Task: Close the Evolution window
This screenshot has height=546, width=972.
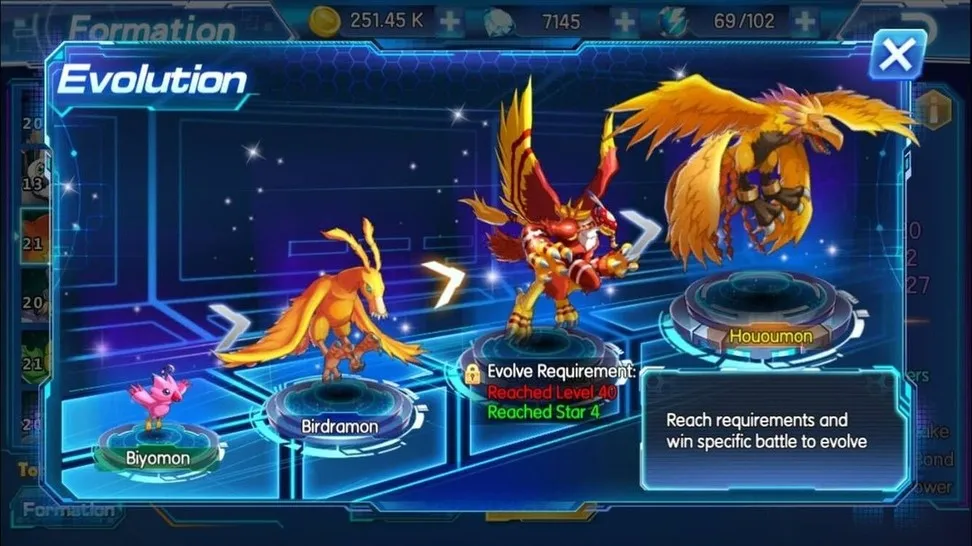Action: pyautogui.click(x=896, y=54)
